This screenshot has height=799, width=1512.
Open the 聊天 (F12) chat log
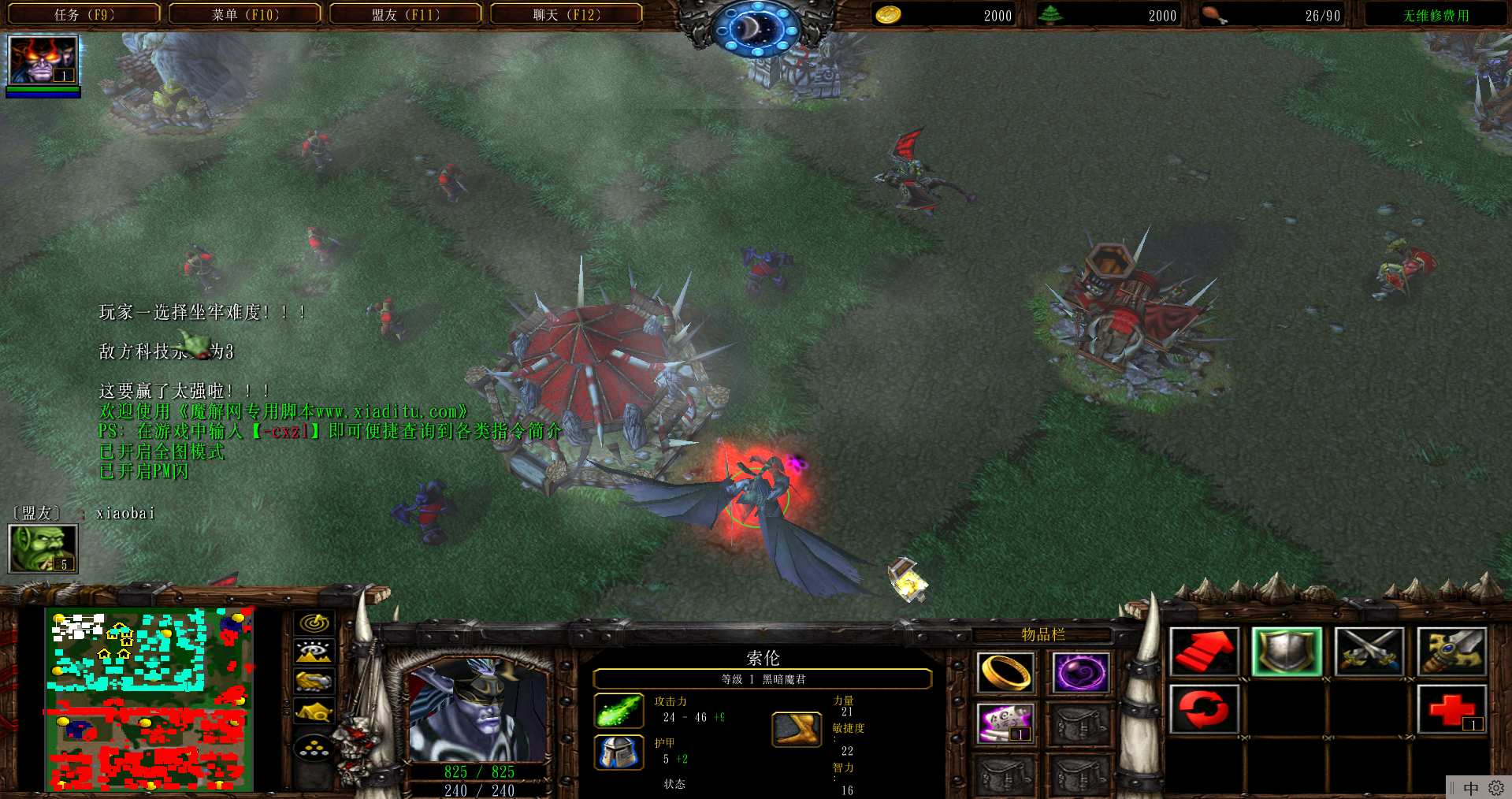point(567,14)
